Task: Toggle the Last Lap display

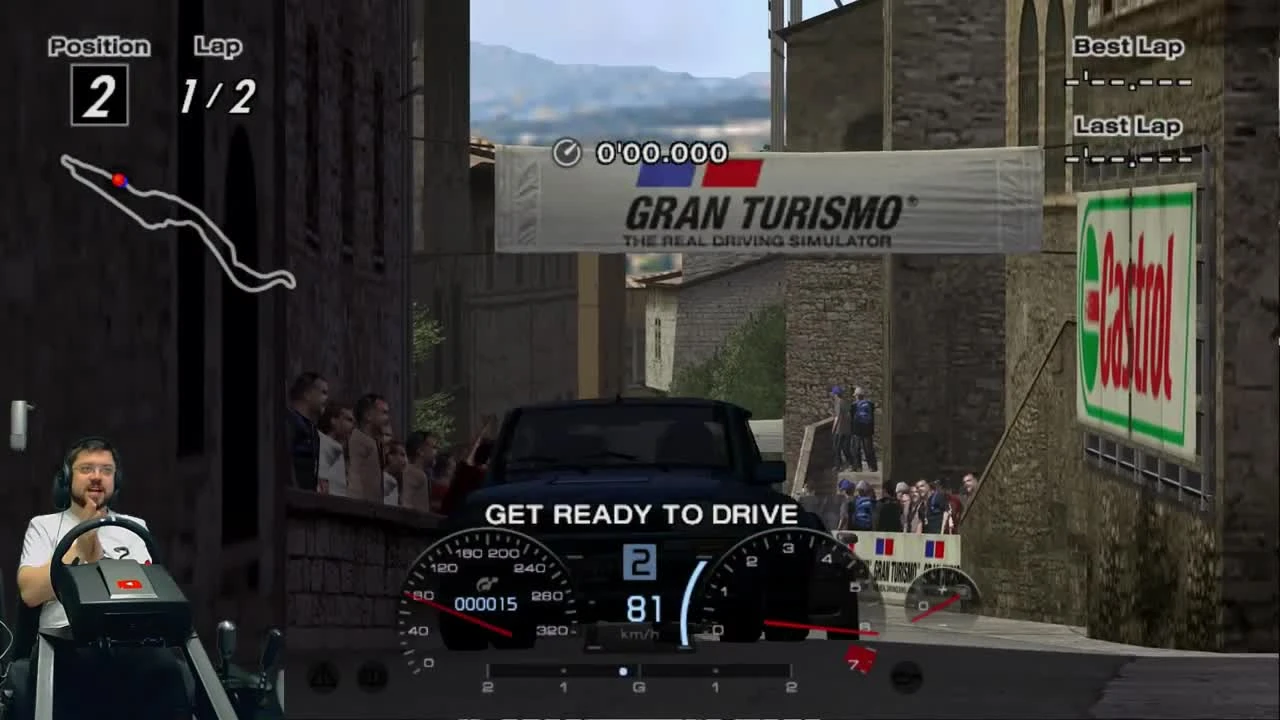Action: [1128, 143]
